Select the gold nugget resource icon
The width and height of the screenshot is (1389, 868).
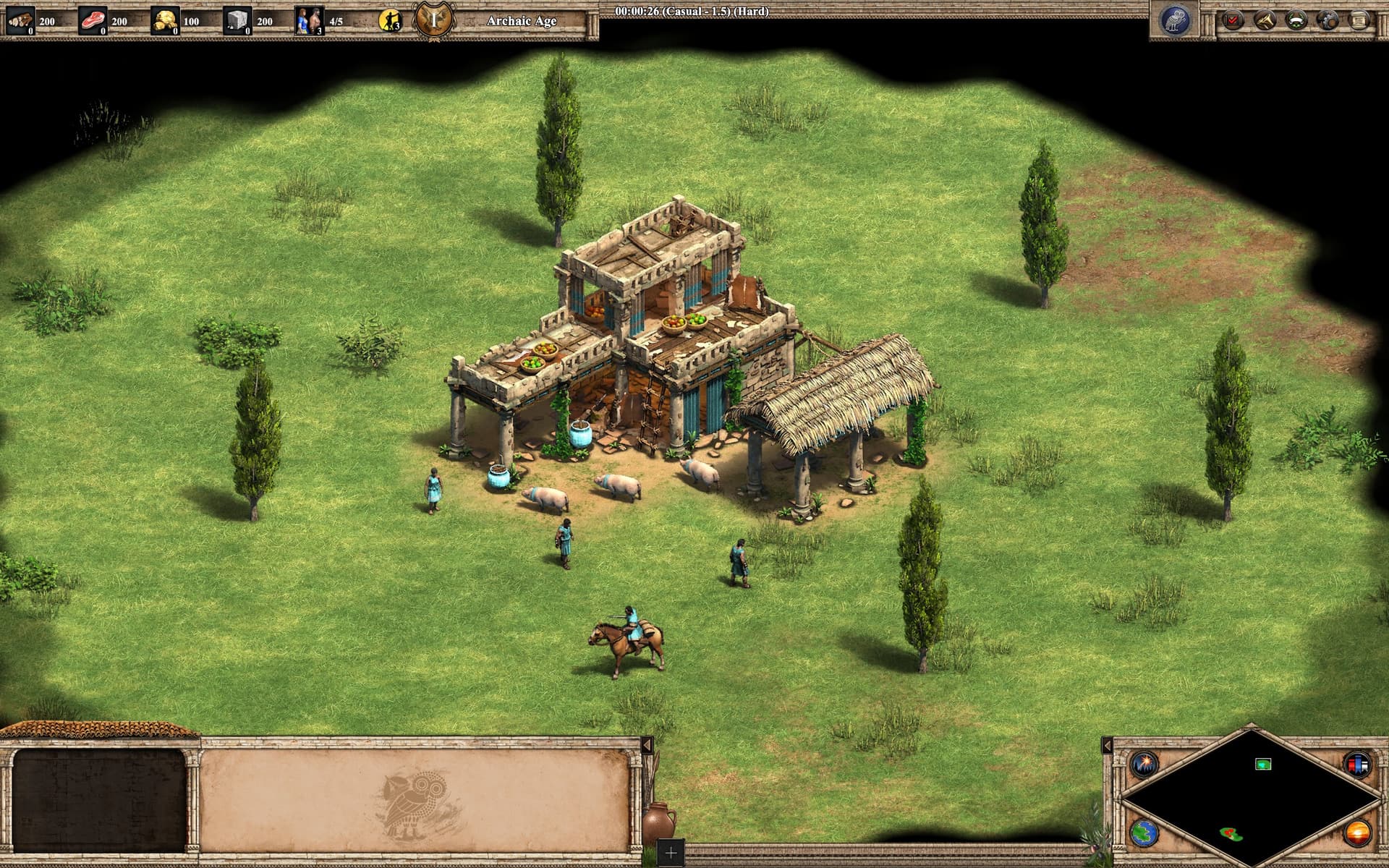pos(164,21)
